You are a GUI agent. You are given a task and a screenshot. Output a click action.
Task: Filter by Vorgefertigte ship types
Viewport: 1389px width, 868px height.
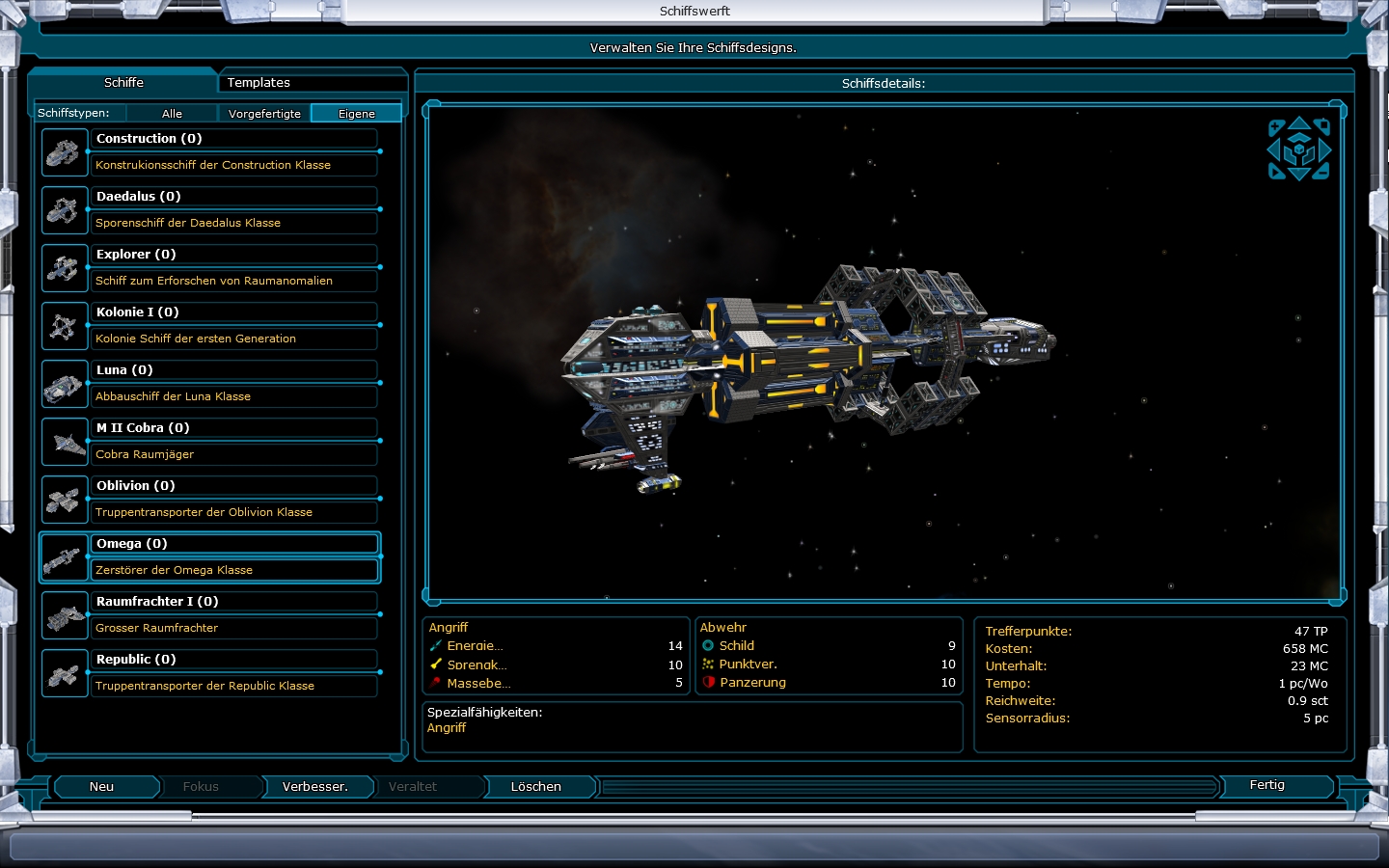point(264,114)
